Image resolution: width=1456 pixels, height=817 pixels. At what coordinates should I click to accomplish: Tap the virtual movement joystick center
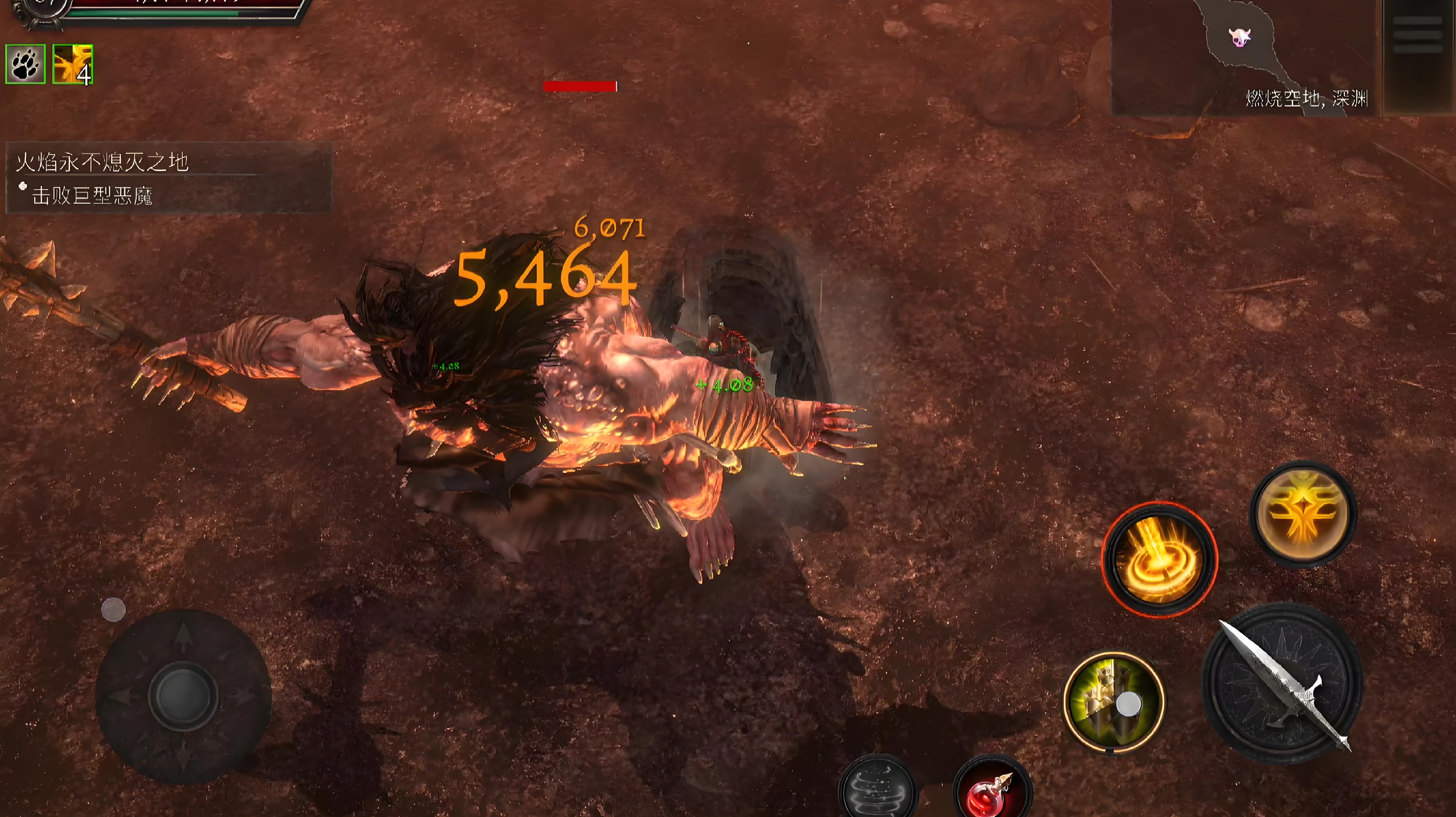183,695
